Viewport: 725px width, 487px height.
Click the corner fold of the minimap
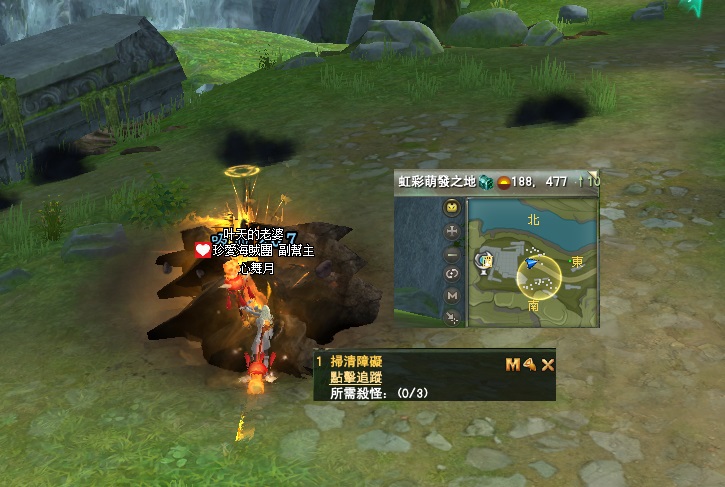[592, 175]
